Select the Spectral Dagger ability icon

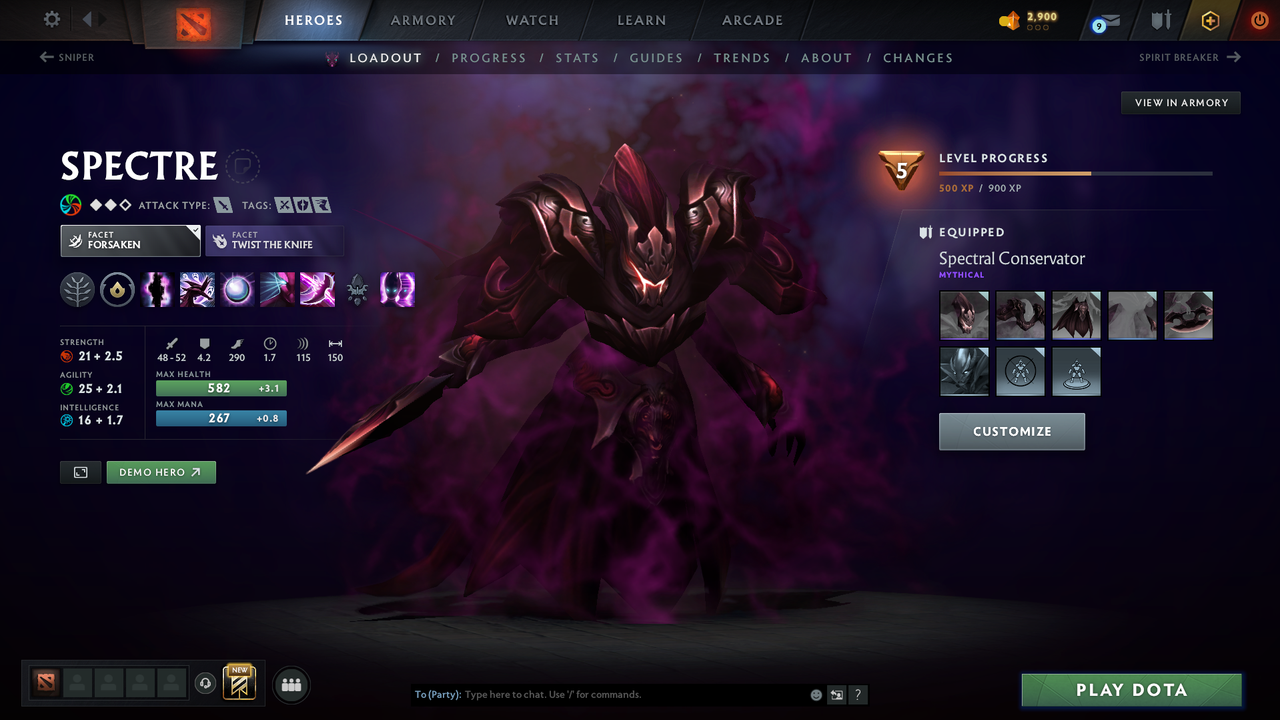tap(157, 290)
